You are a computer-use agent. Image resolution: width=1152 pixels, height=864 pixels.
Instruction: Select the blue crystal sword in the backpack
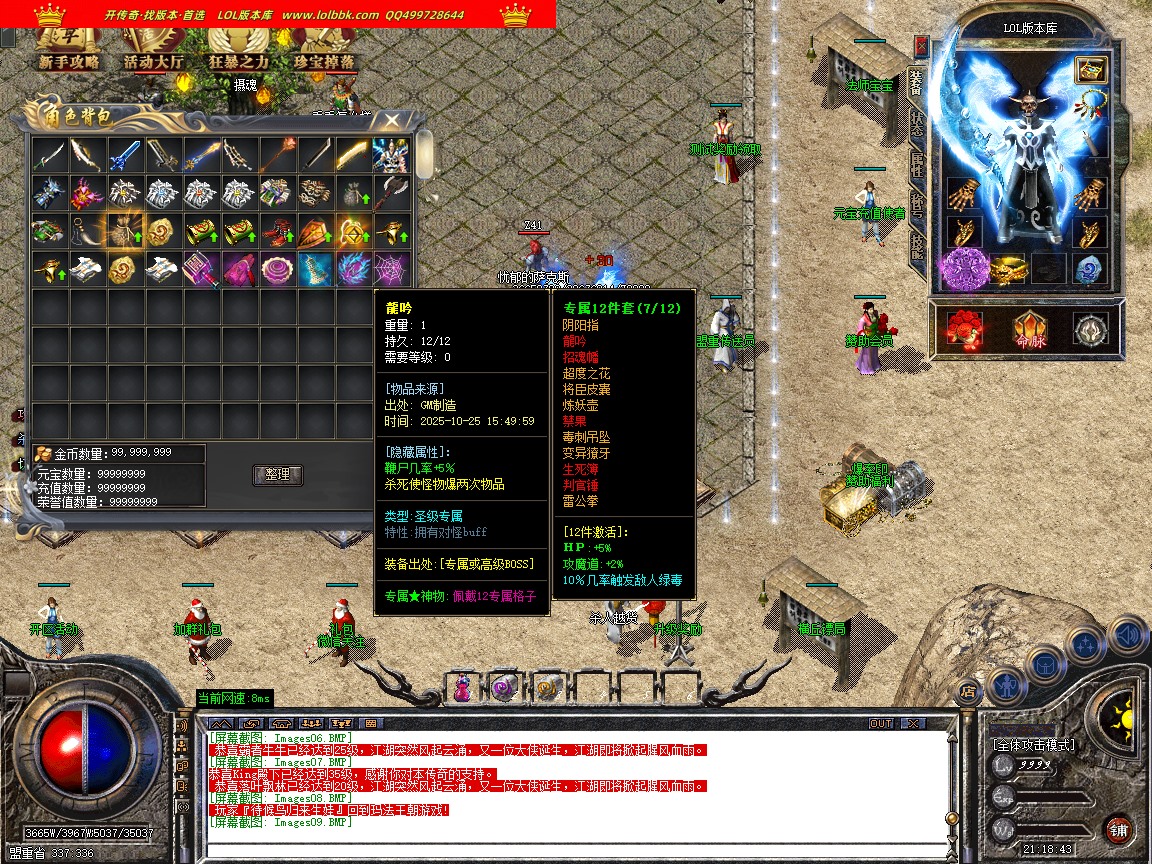pyautogui.click(x=125, y=155)
